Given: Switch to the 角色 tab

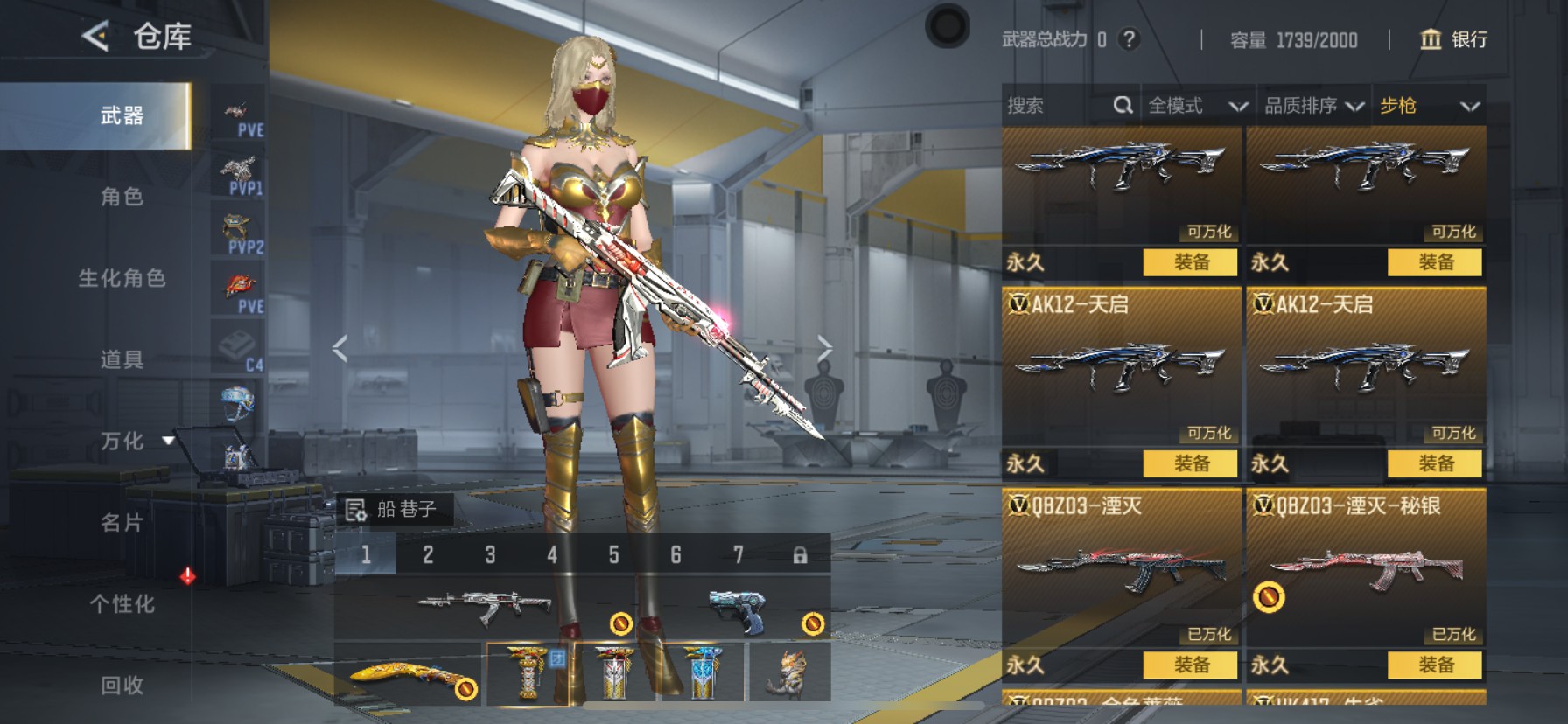Looking at the screenshot, I should pyautogui.click(x=122, y=197).
